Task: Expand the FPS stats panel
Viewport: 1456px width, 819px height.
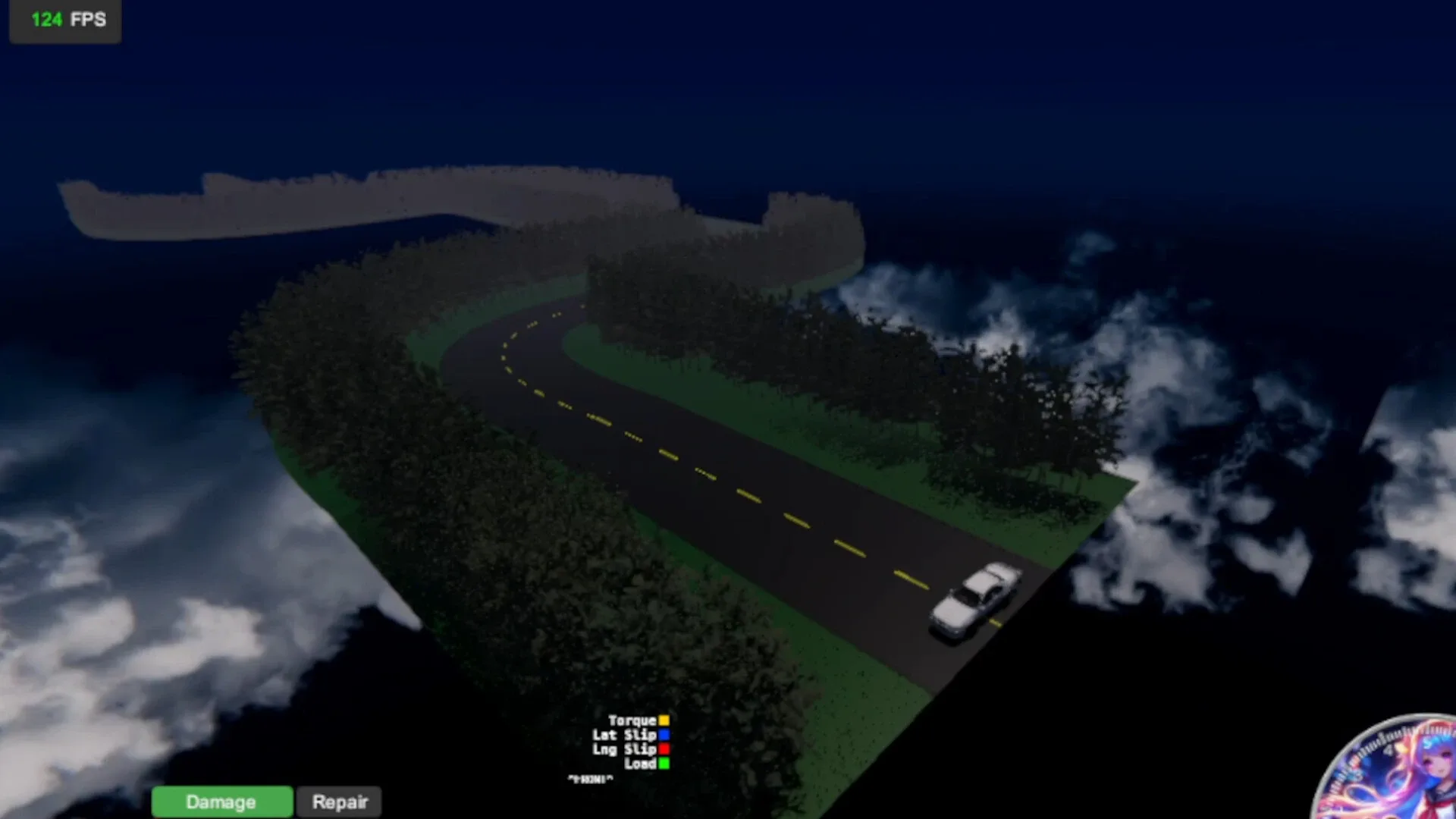Action: click(x=64, y=20)
